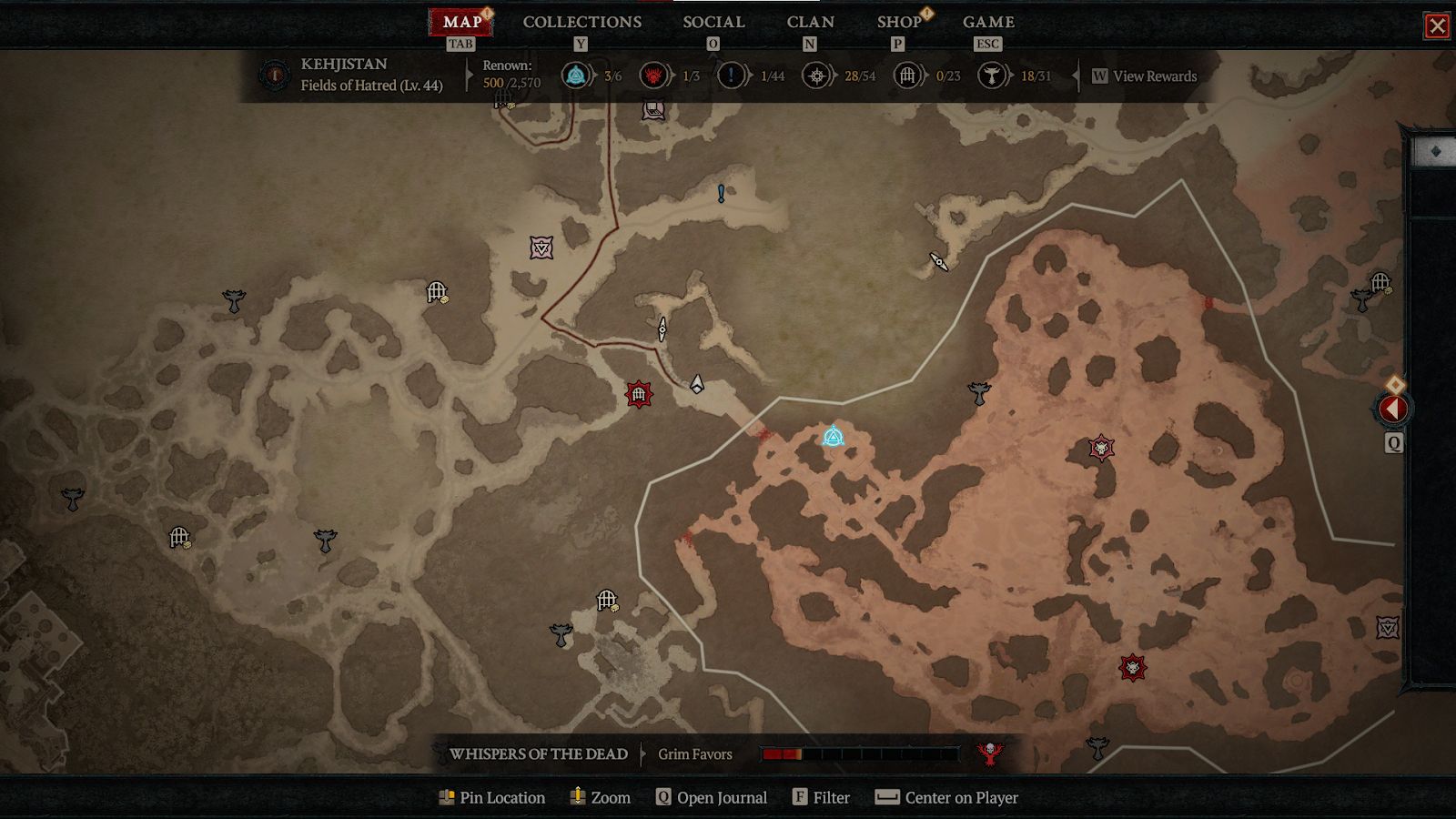This screenshot has width=1456, height=819.
Task: Switch to the Map tab
Action: 461,22
